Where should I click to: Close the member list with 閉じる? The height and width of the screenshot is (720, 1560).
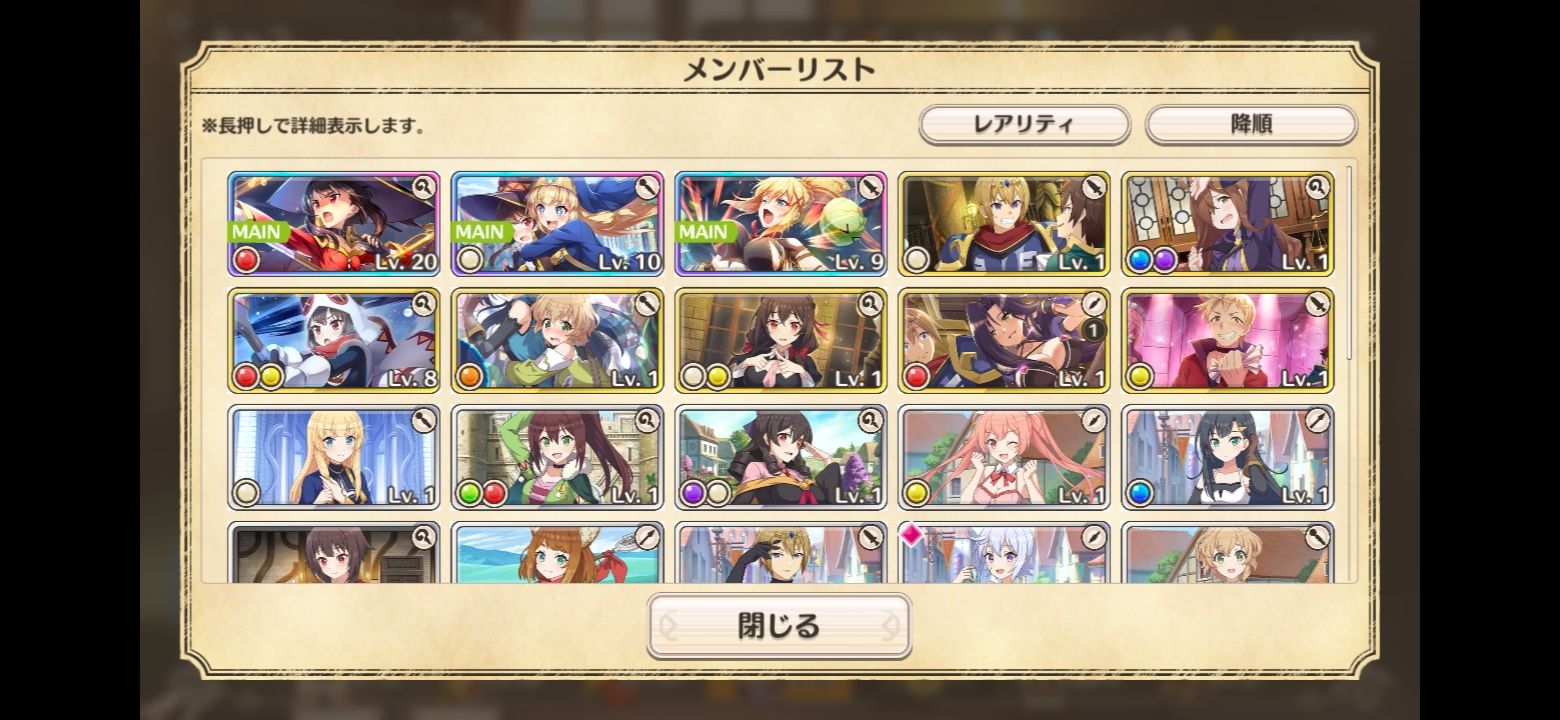[x=779, y=626]
